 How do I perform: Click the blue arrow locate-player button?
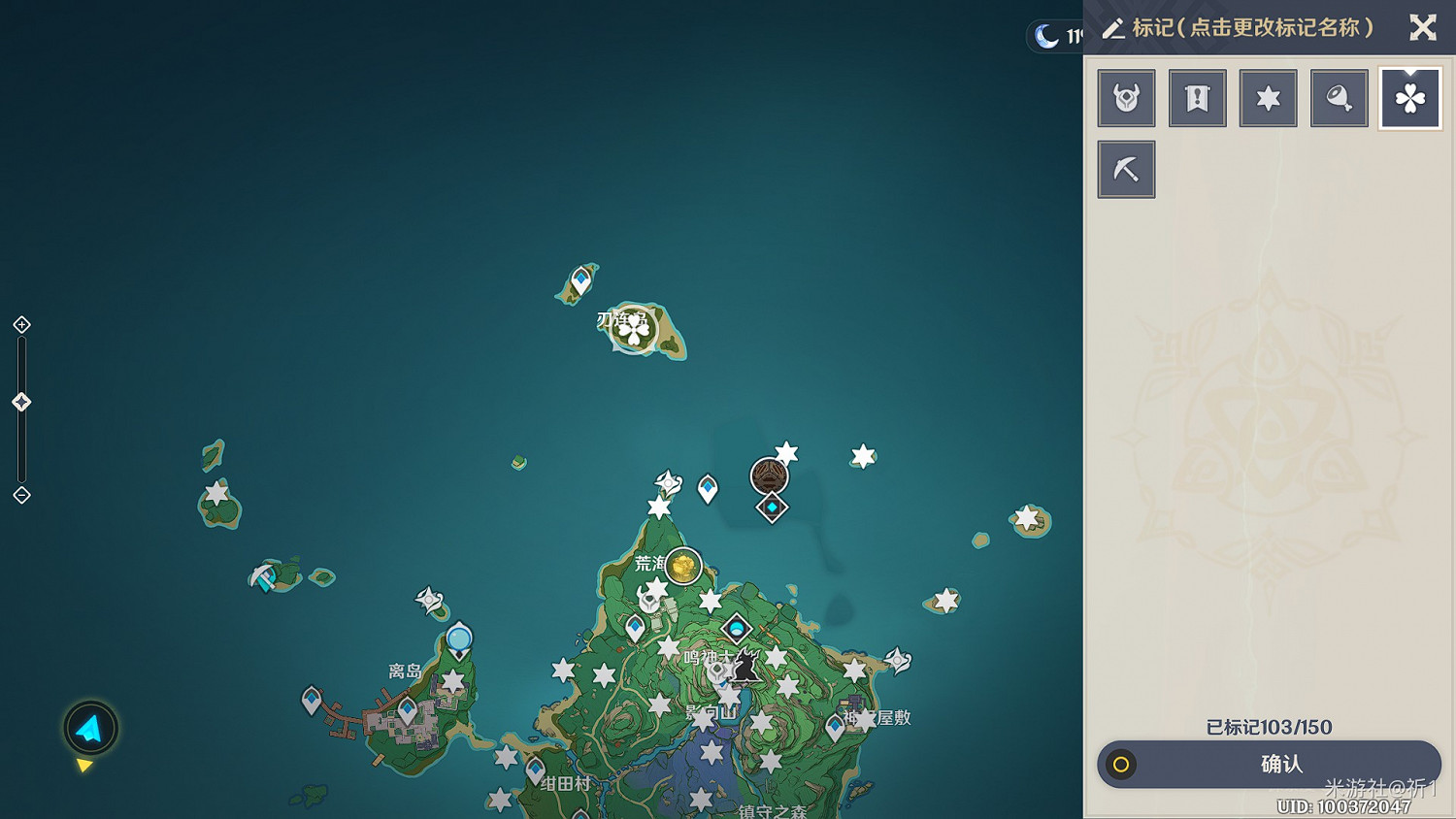[90, 728]
